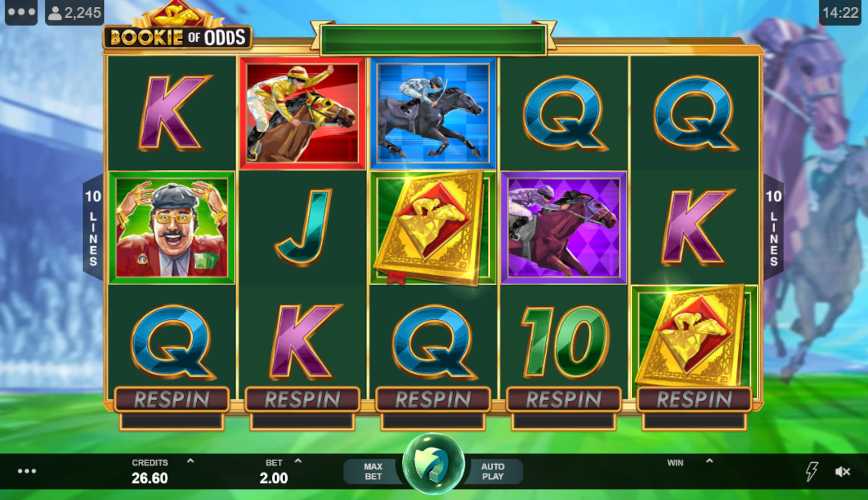Toggle quick spin with the lightning bolt icon

tap(811, 471)
